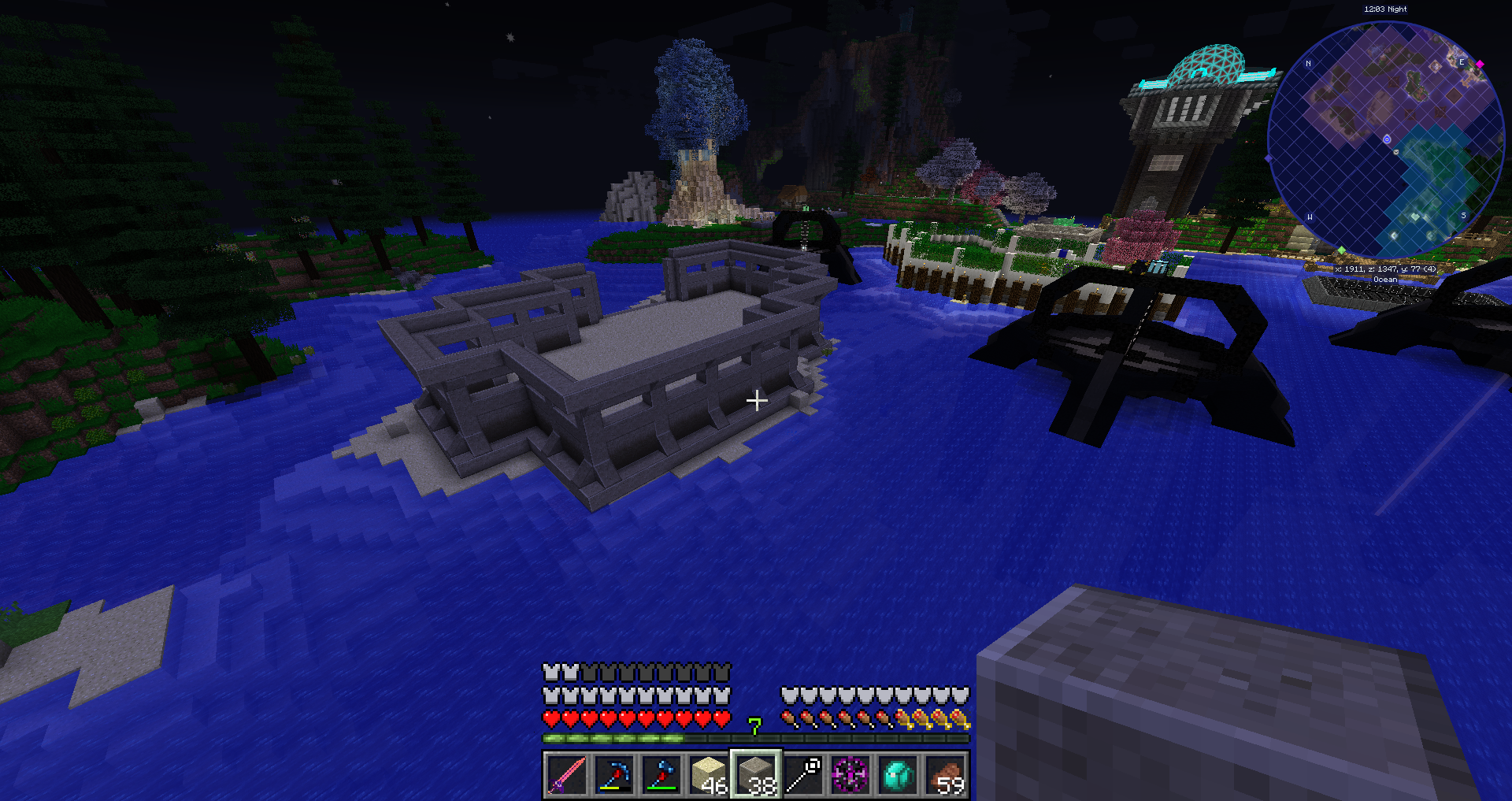Choose the cooked meat stack of 59

pos(946,775)
